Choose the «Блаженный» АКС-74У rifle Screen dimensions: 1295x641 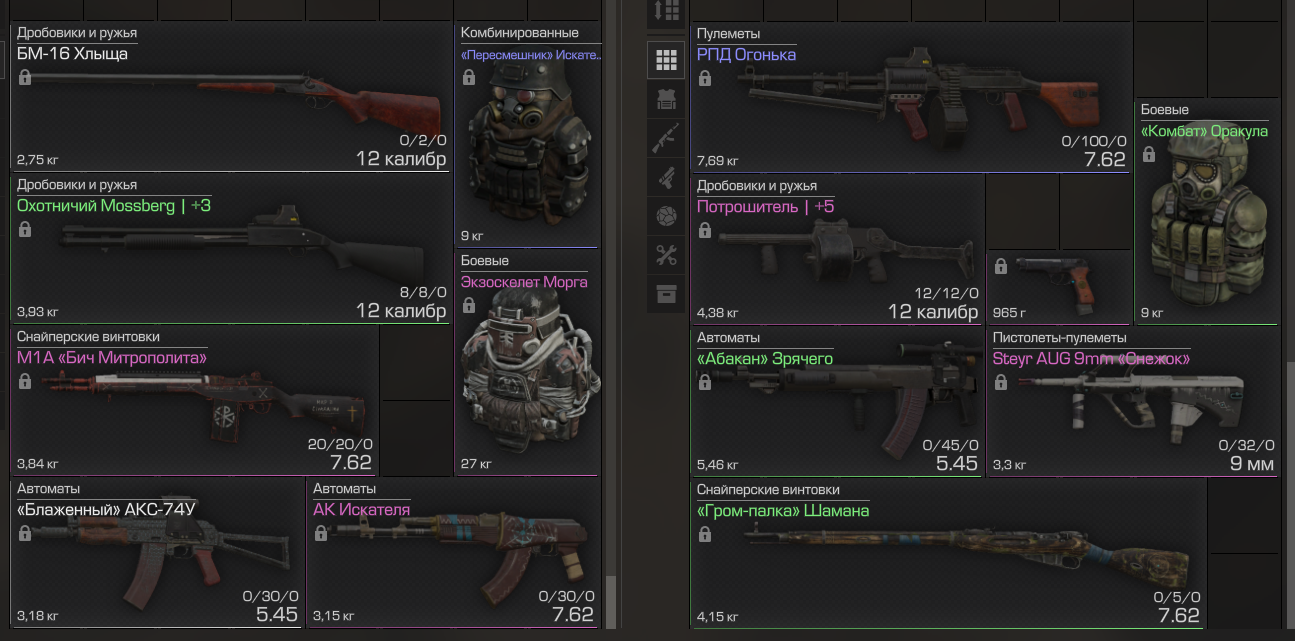click(x=157, y=555)
